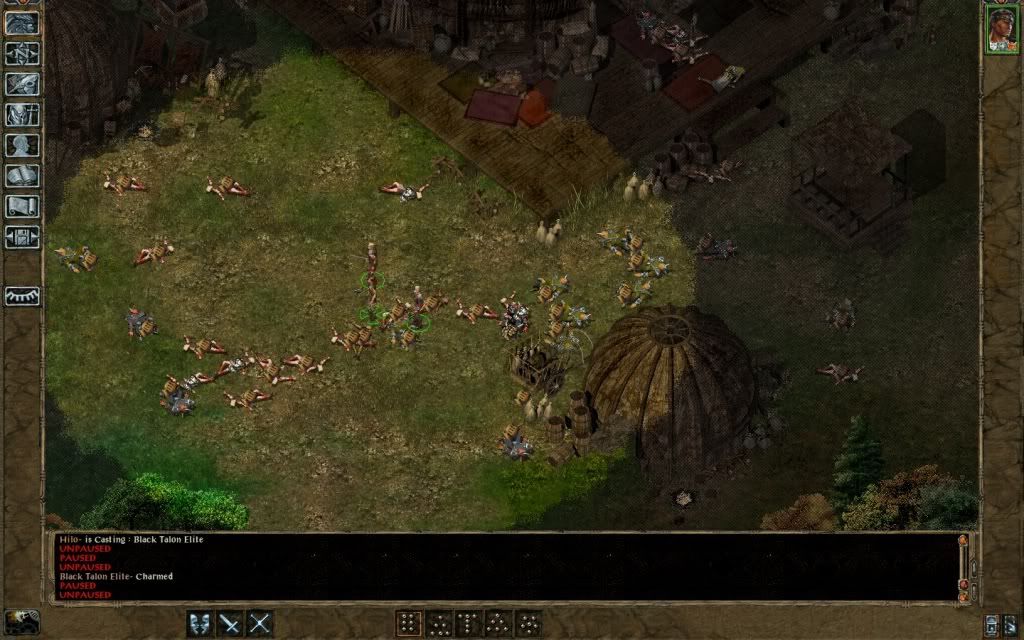Open the inventory via the armored figure icon
Viewport: 1024px width, 640px height.
coord(22,115)
